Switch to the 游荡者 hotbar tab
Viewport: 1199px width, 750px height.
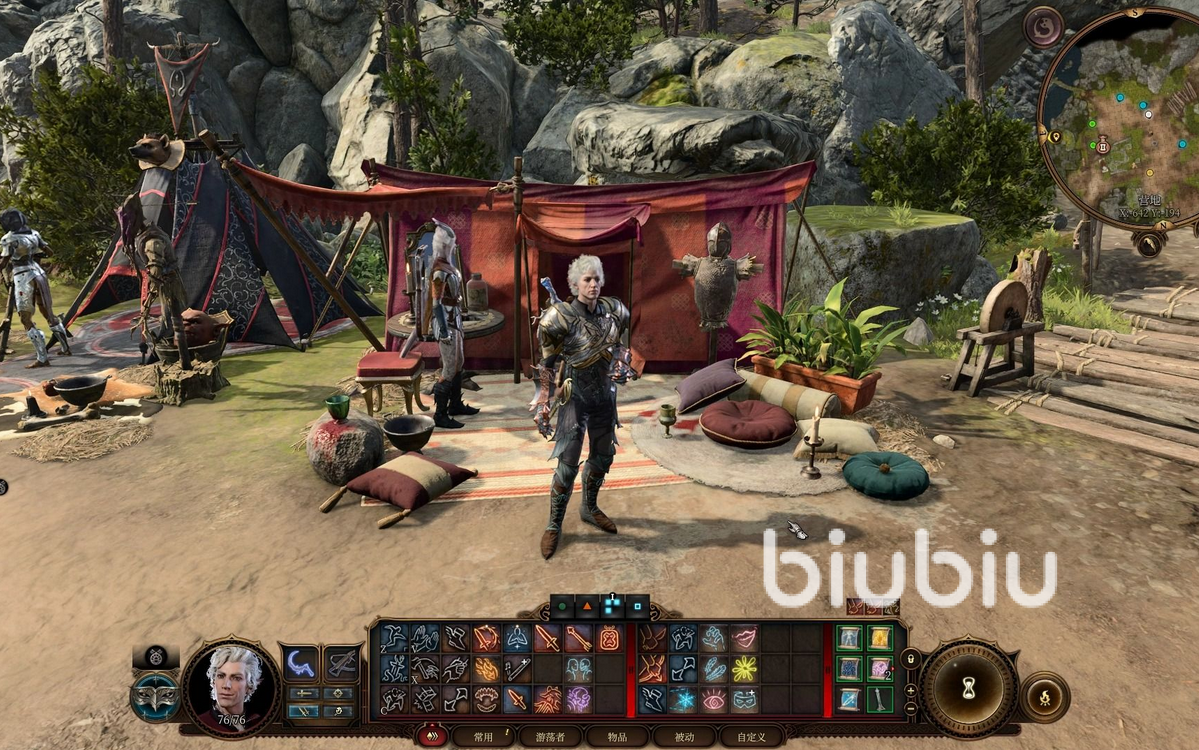tap(550, 737)
